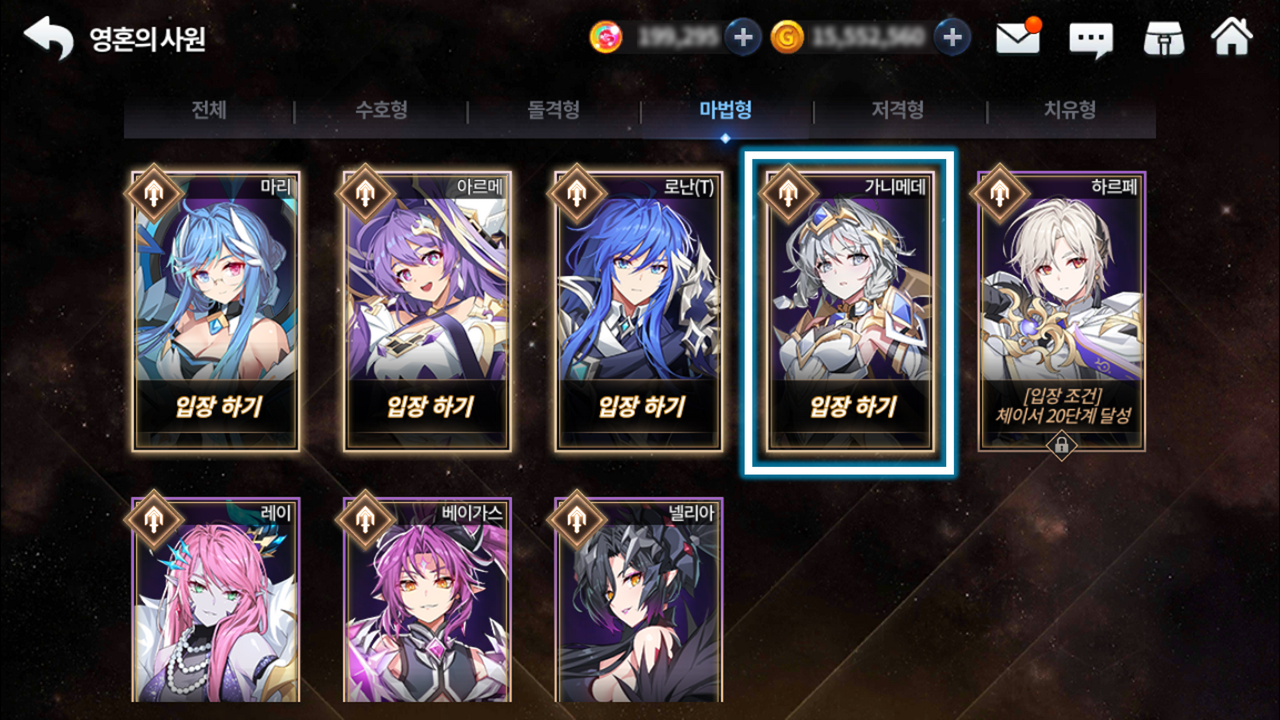Choose the 레이 character card
1280x720 pixels.
218,600
